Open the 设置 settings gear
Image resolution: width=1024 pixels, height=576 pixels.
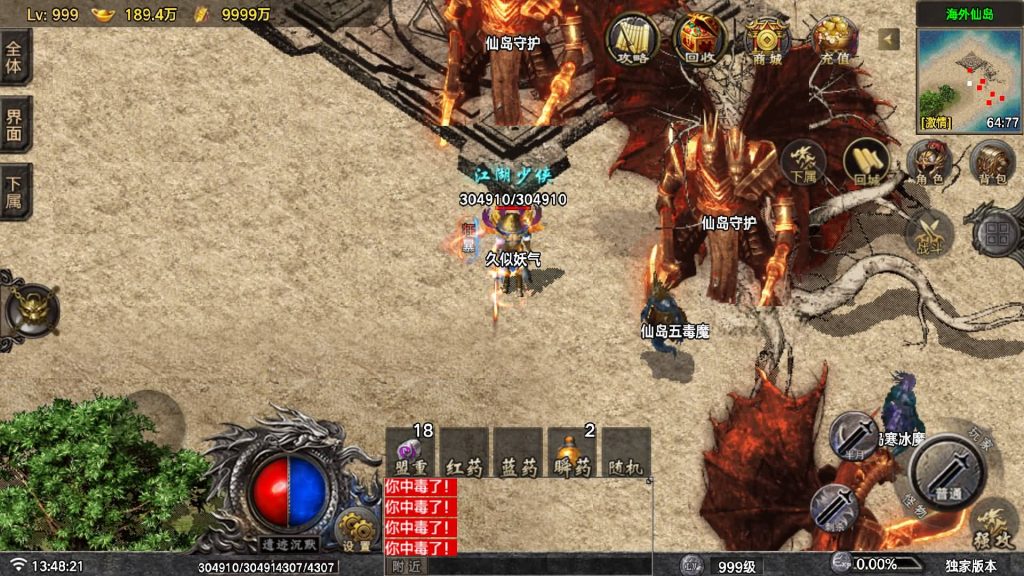pyautogui.click(x=355, y=530)
